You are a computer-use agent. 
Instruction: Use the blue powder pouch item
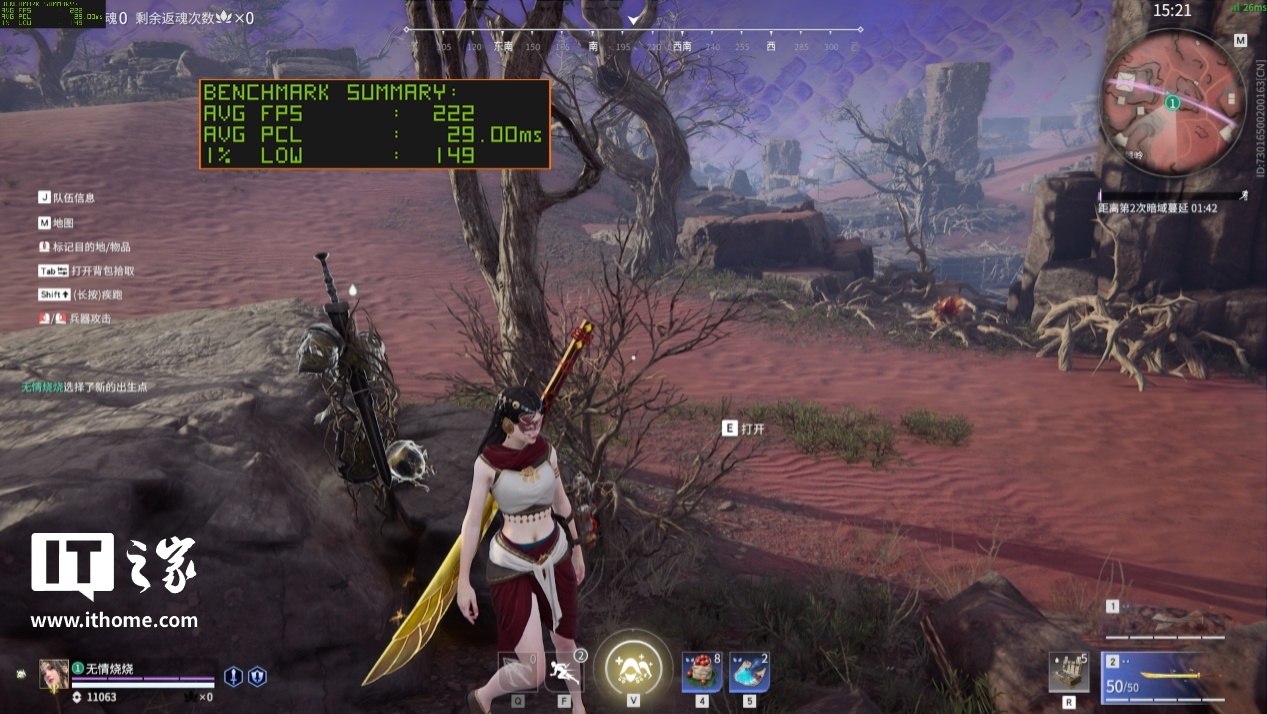749,673
